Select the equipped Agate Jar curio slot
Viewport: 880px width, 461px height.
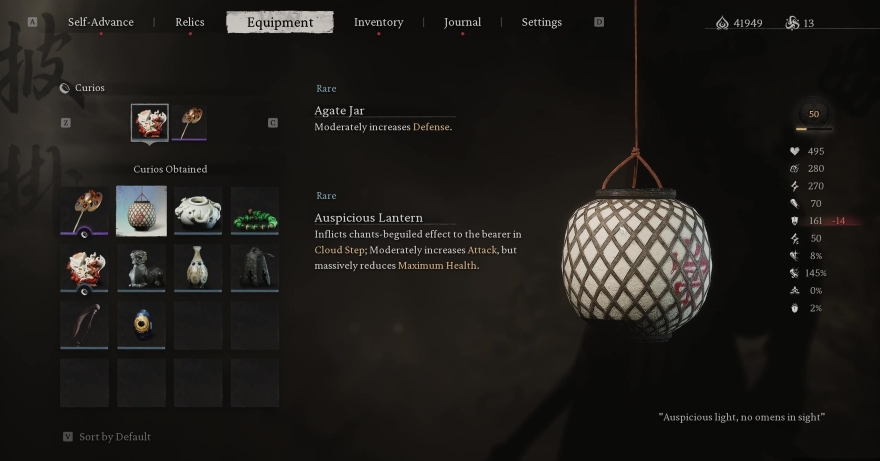(150, 123)
